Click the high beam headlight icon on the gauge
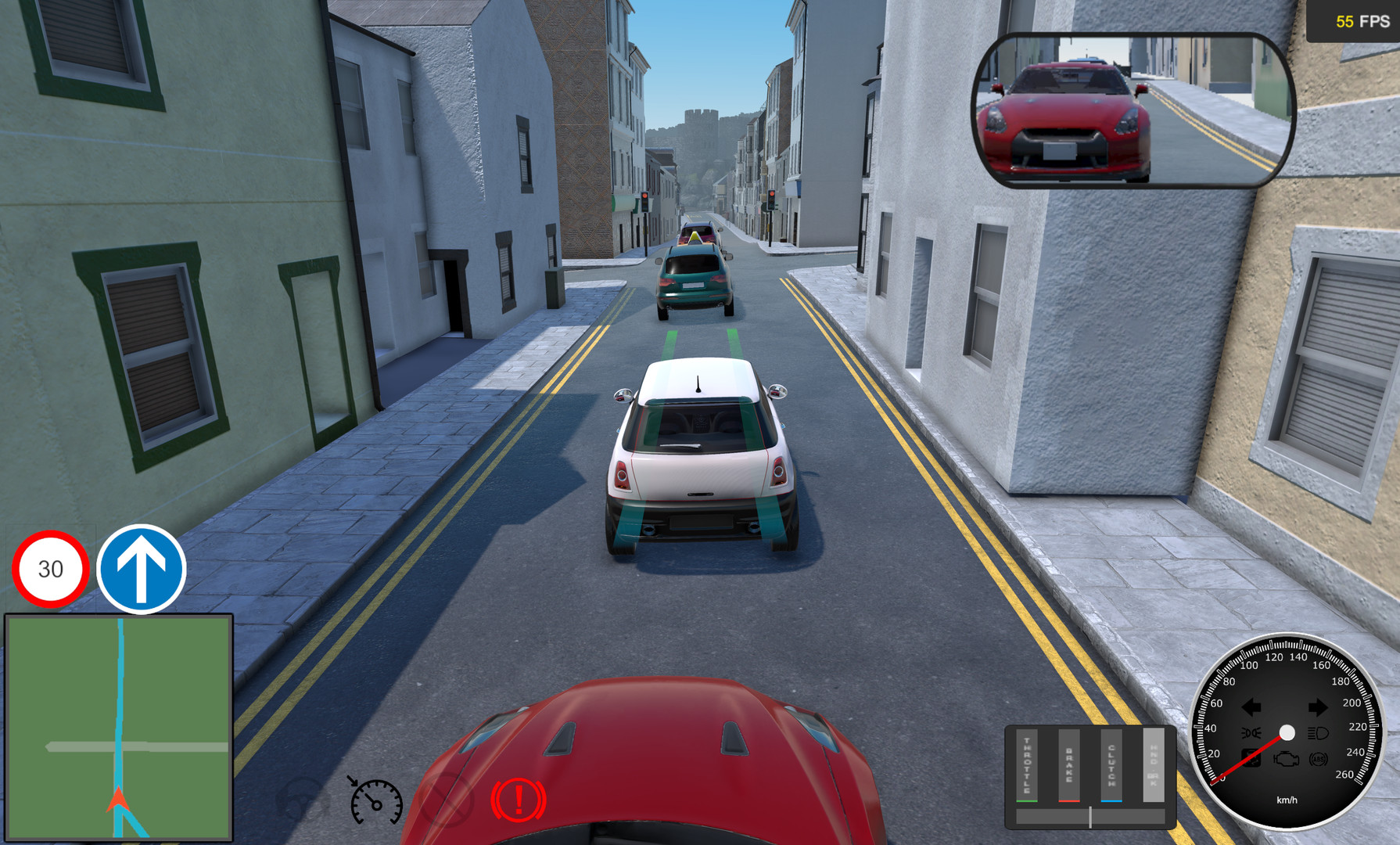This screenshot has width=1400, height=845. coord(1318,733)
